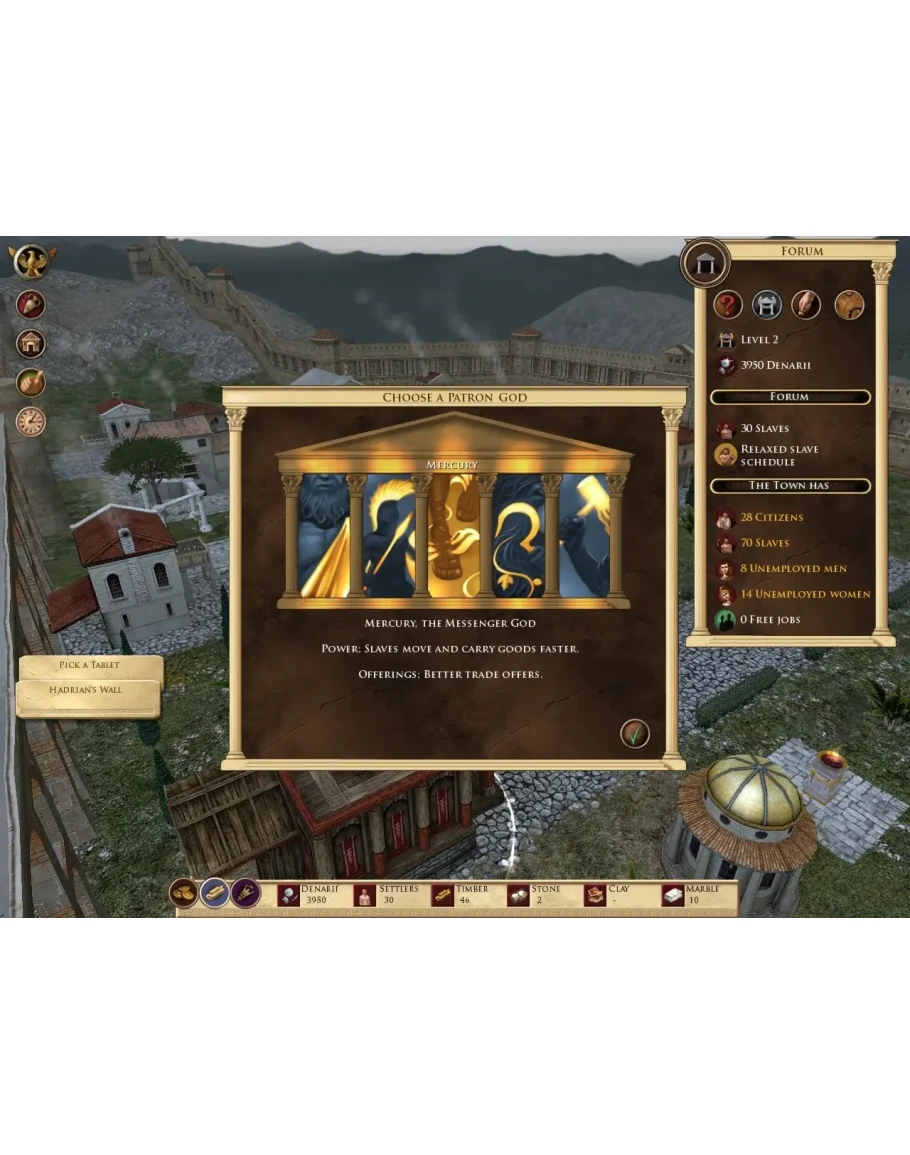The width and height of the screenshot is (910, 1155).
Task: Pick the hammer god panel at the right end
Action: point(584,537)
